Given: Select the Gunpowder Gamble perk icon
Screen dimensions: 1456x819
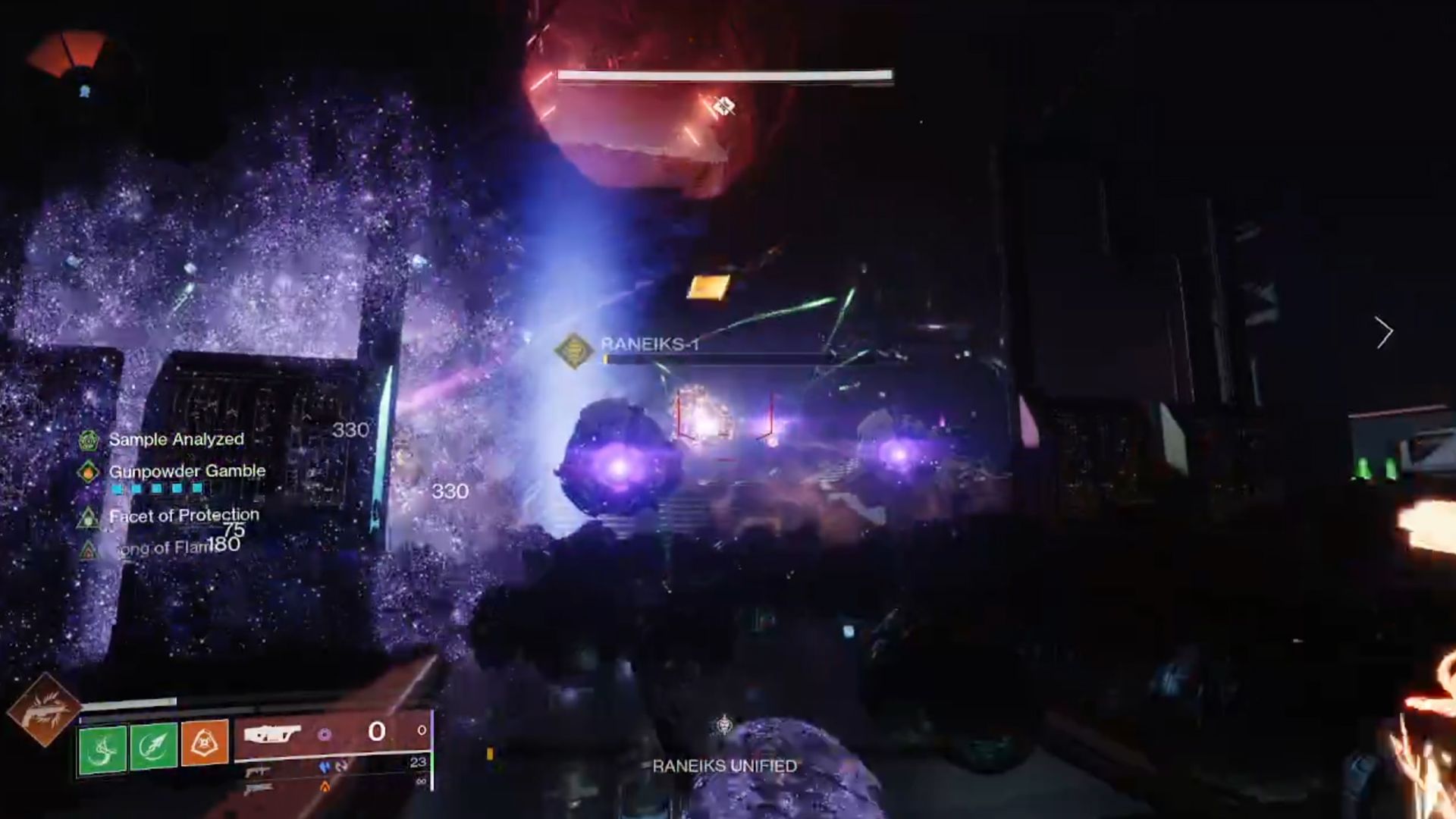Looking at the screenshot, I should [x=89, y=471].
